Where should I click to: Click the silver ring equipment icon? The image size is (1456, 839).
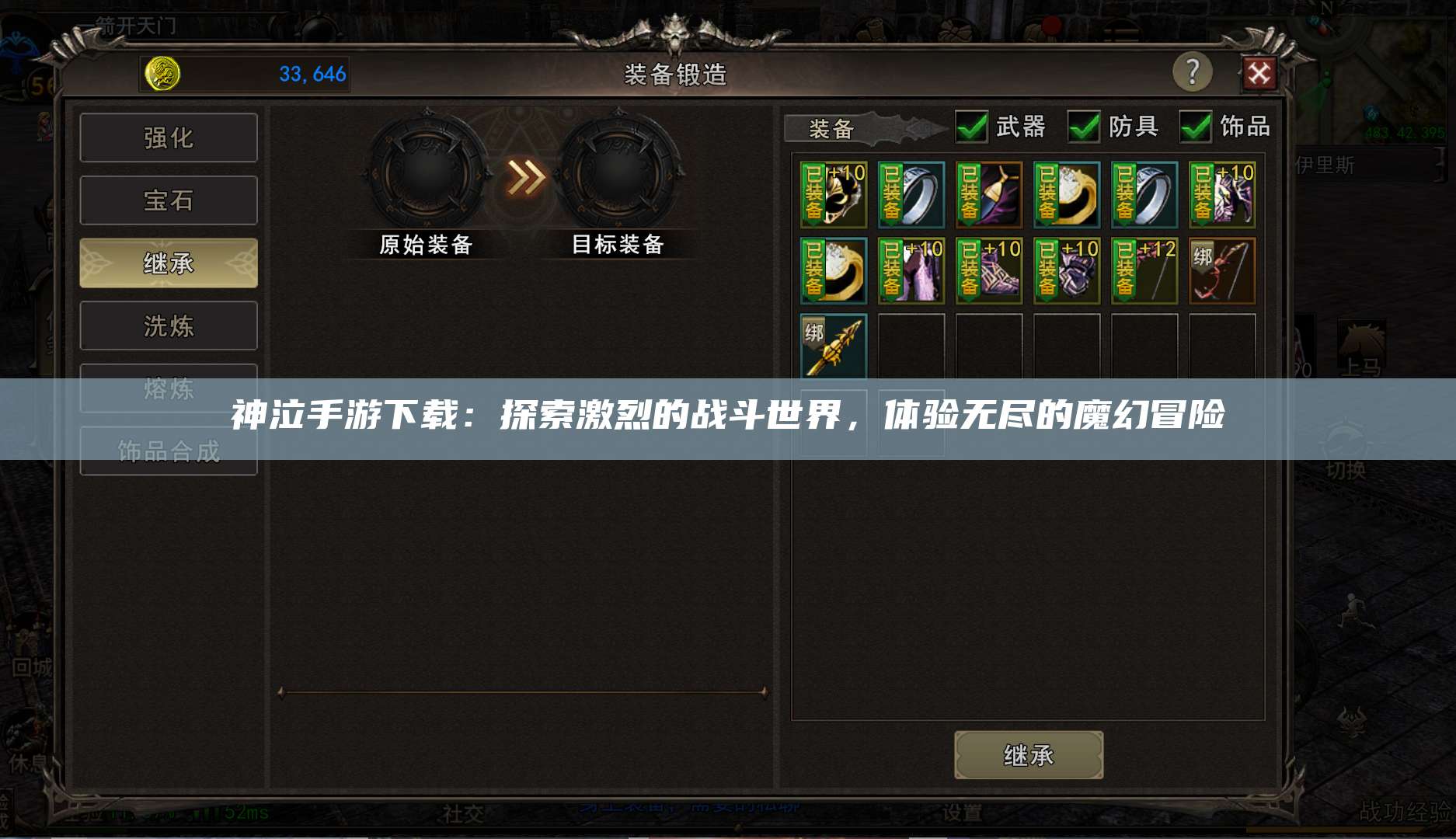(x=911, y=194)
